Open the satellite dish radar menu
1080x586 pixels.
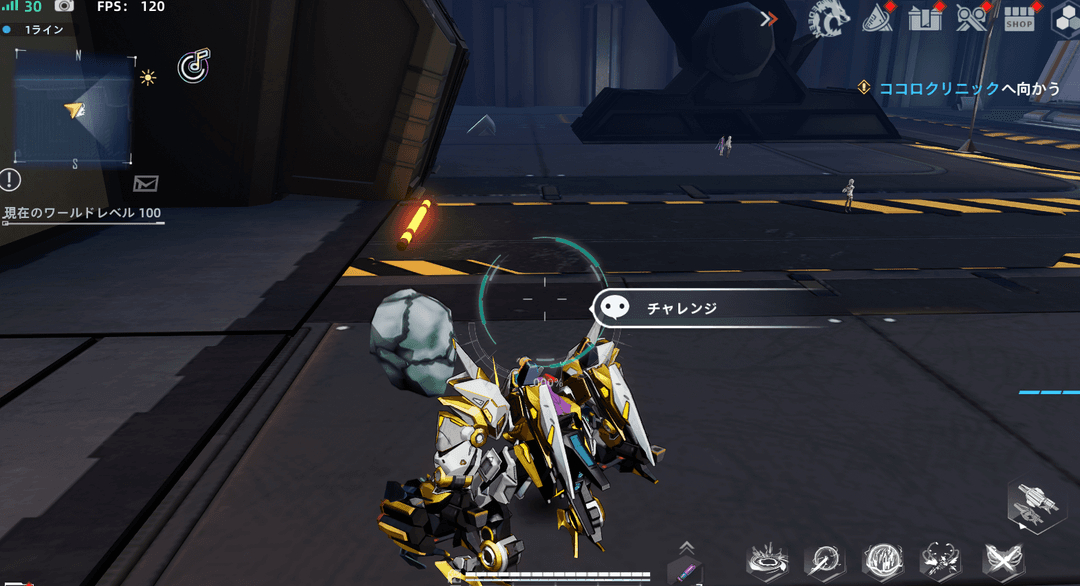877,18
